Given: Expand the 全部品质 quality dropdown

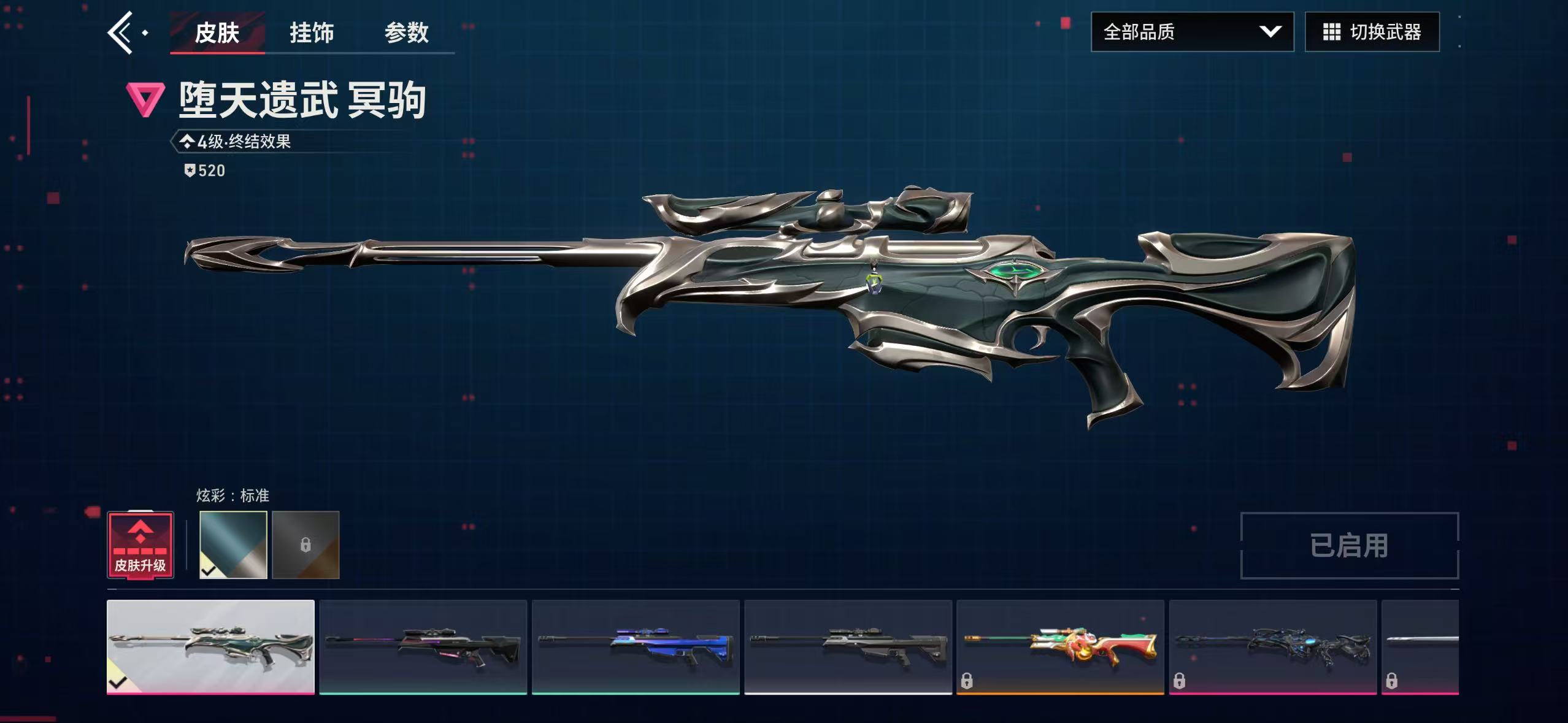Looking at the screenshot, I should pos(1192,32).
